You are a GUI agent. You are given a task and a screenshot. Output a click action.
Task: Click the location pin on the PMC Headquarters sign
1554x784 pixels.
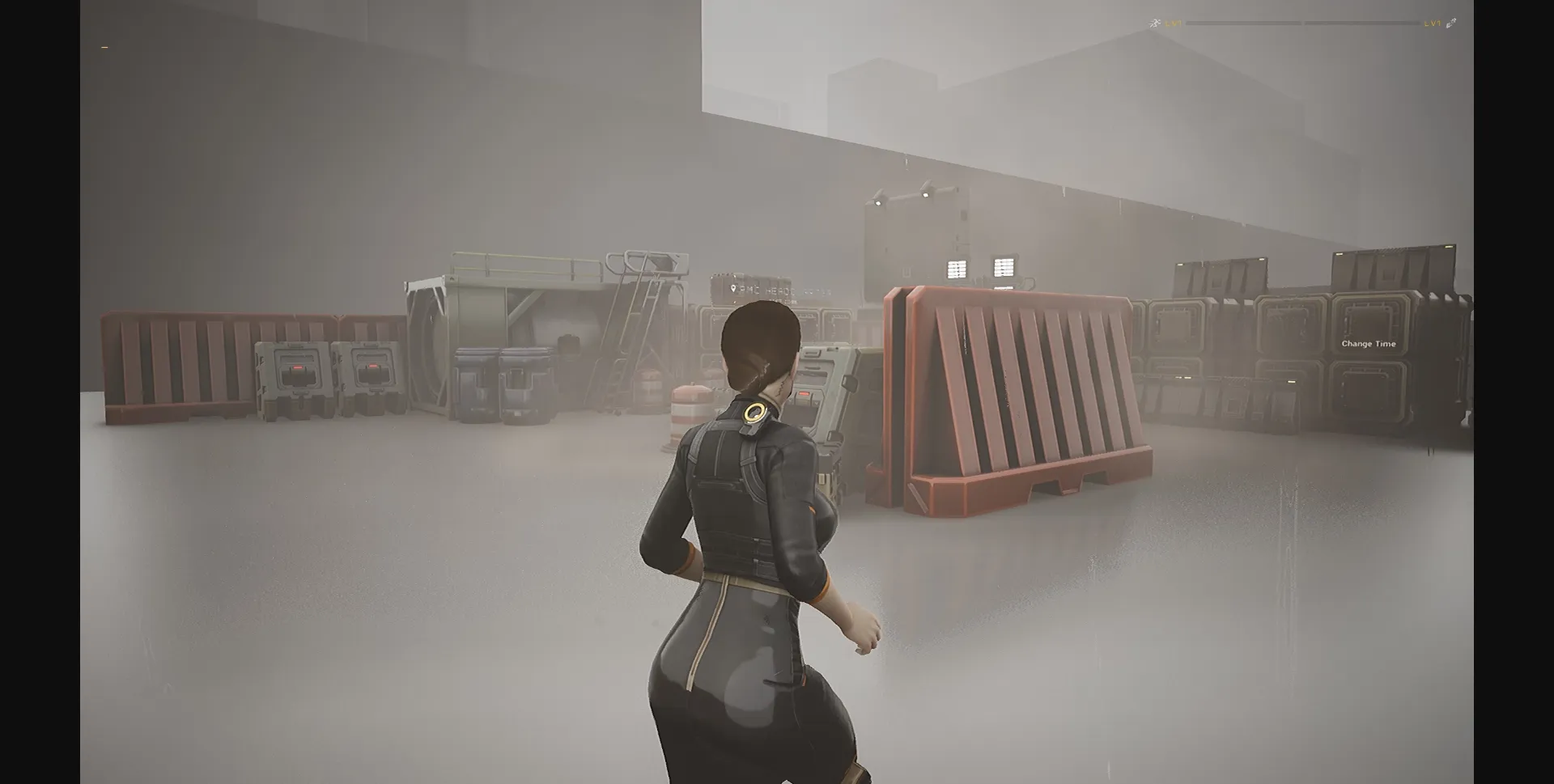733,288
